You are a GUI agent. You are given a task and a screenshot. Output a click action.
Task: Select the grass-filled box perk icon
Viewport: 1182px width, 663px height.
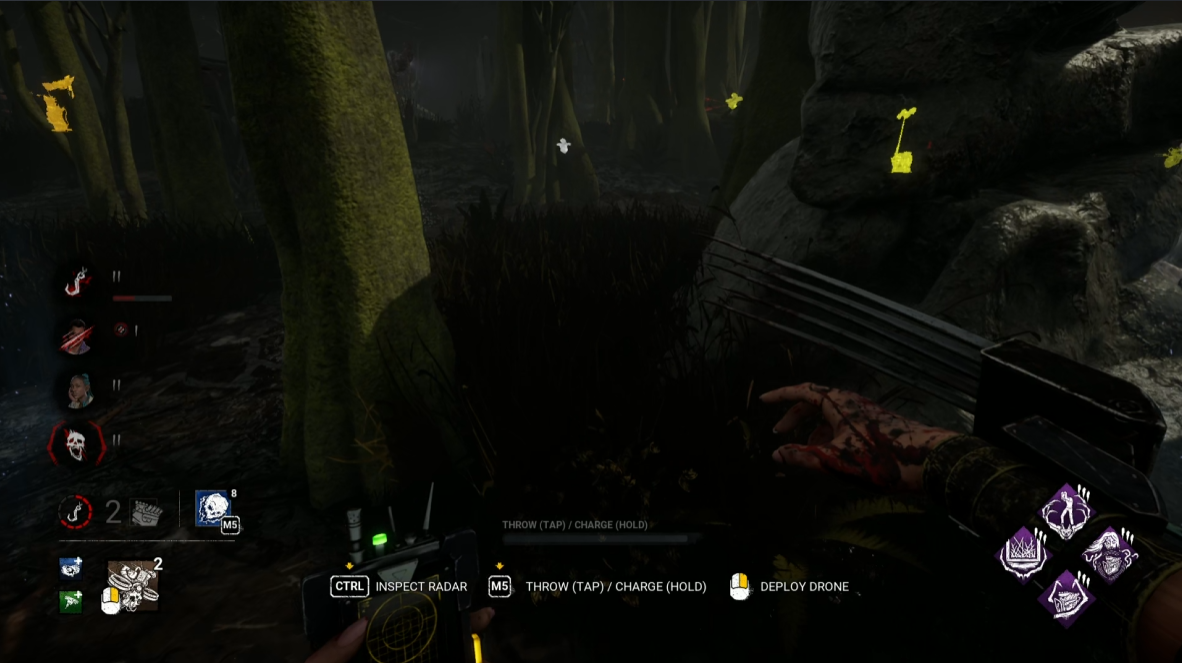tap(1025, 553)
